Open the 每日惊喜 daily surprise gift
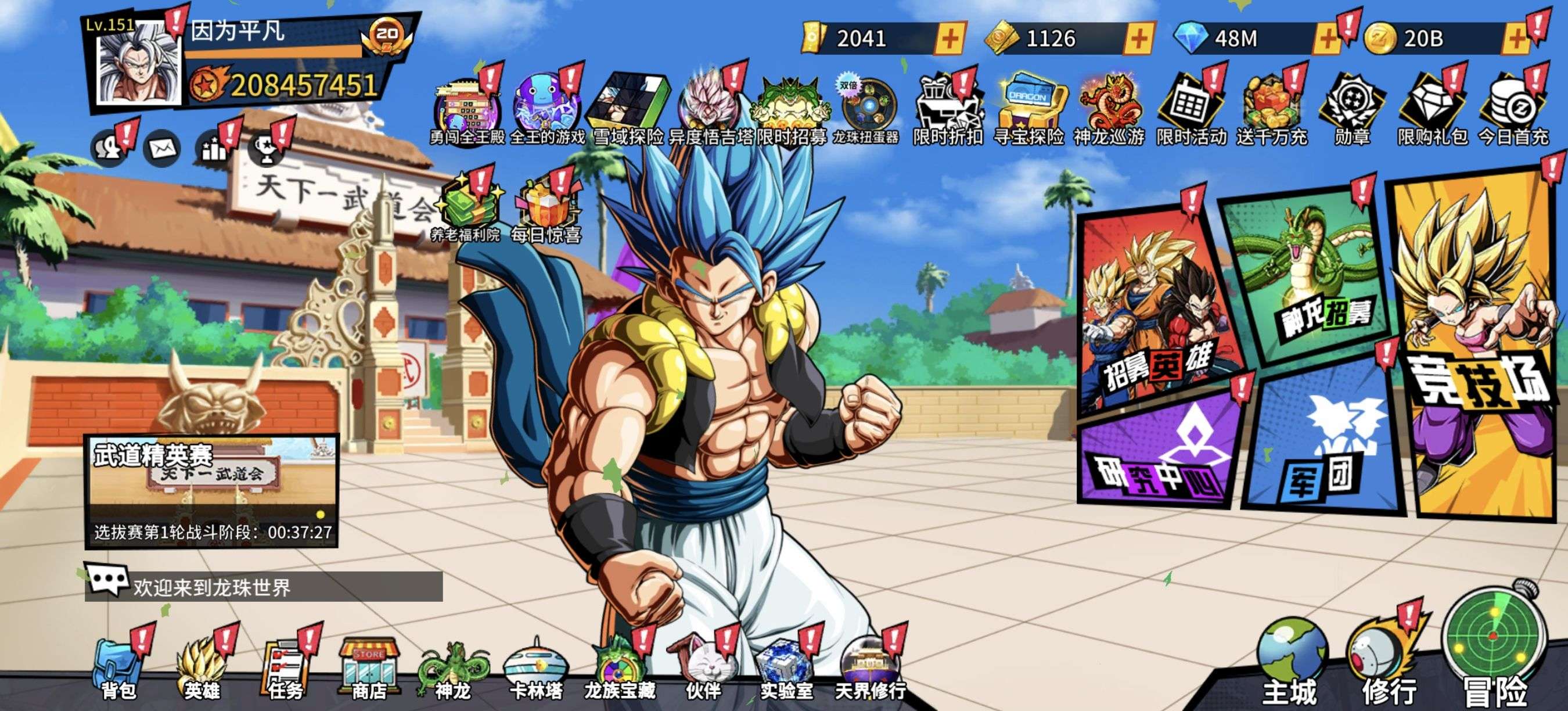The width and height of the screenshot is (1568, 711). pos(545,211)
